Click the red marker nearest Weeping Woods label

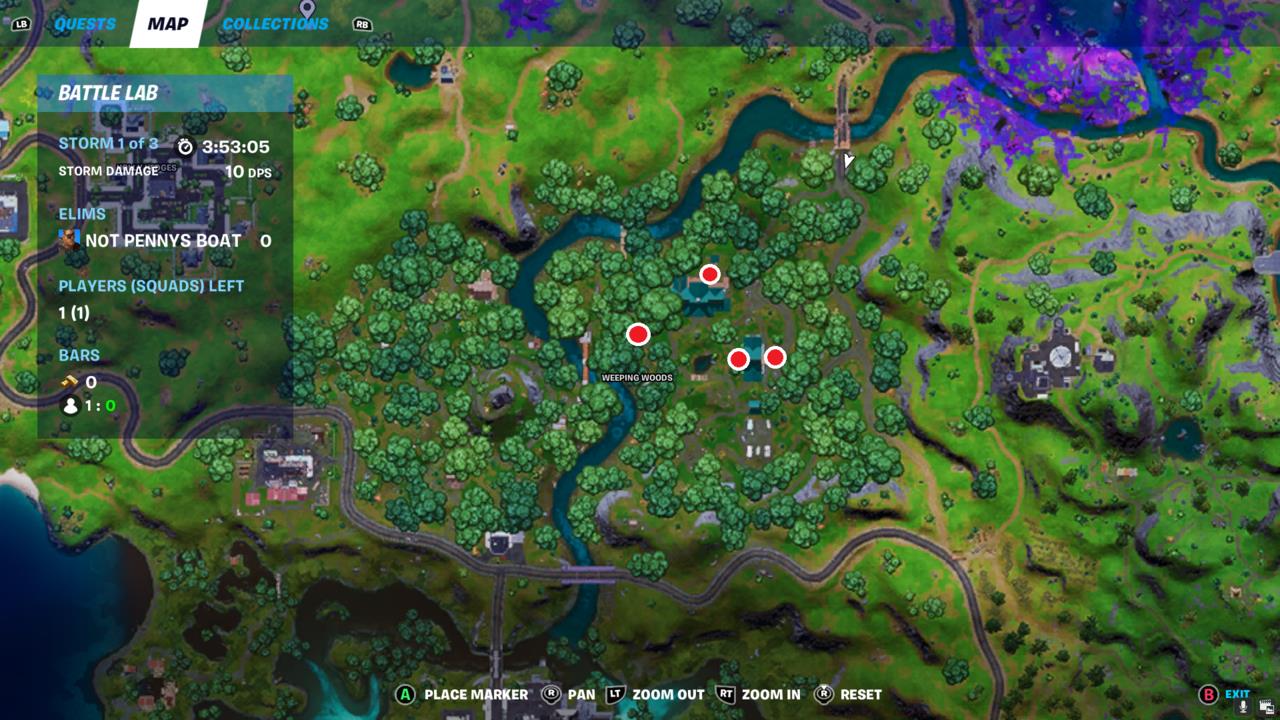click(637, 334)
